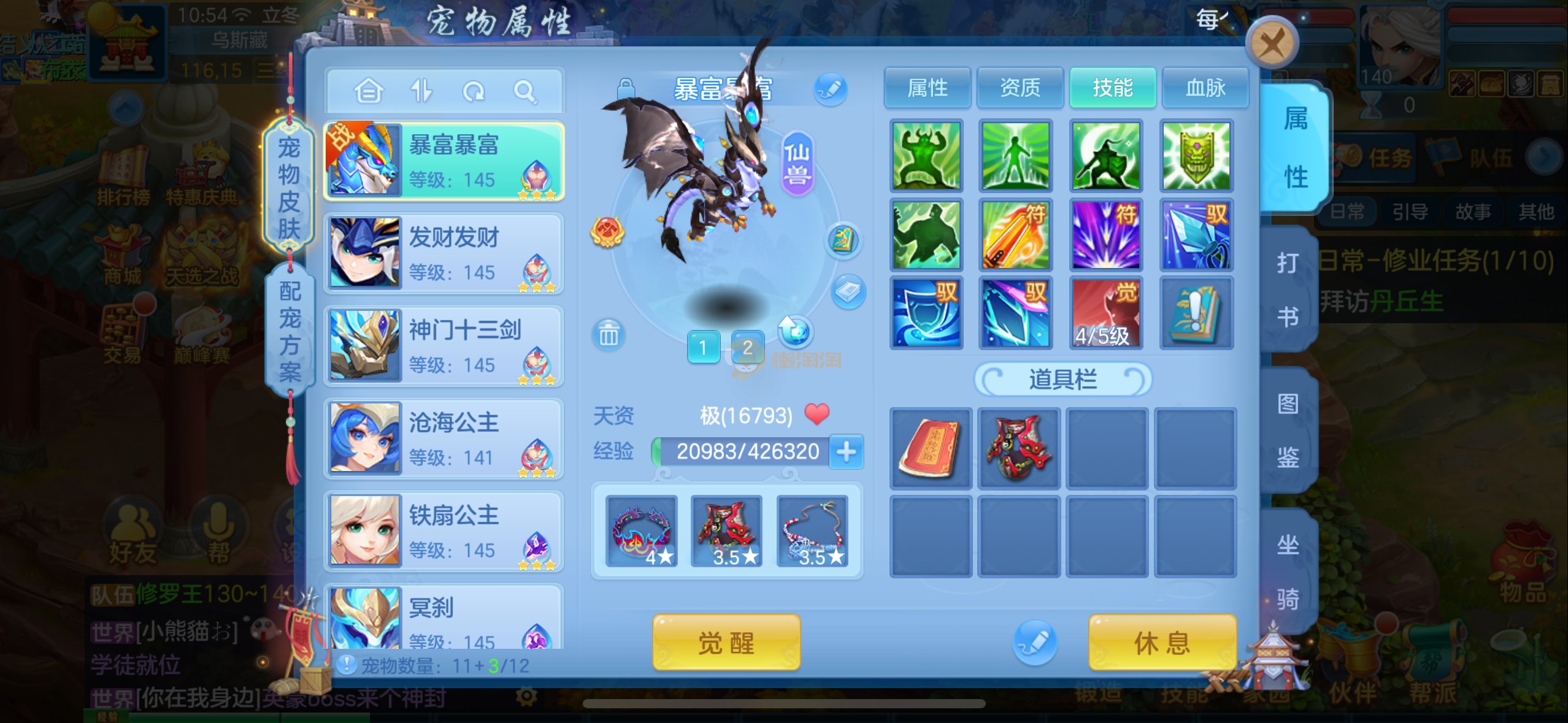Viewport: 1568px width, 723px height.
Task: Add pet experience with plus button
Action: [847, 452]
